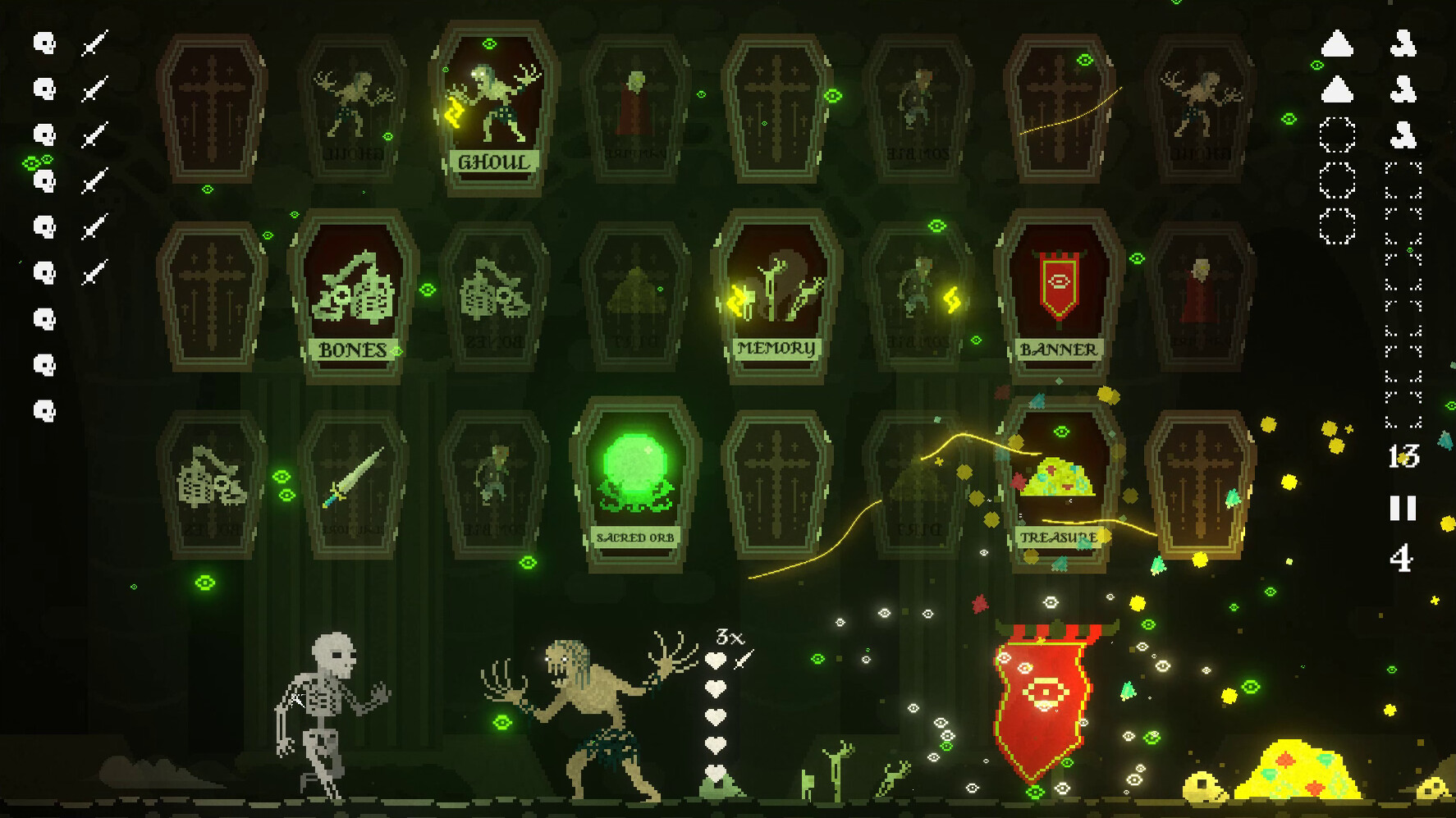Open the BANNER coffin with red flag
Viewport: 1456px width, 818px height.
(x=1059, y=295)
